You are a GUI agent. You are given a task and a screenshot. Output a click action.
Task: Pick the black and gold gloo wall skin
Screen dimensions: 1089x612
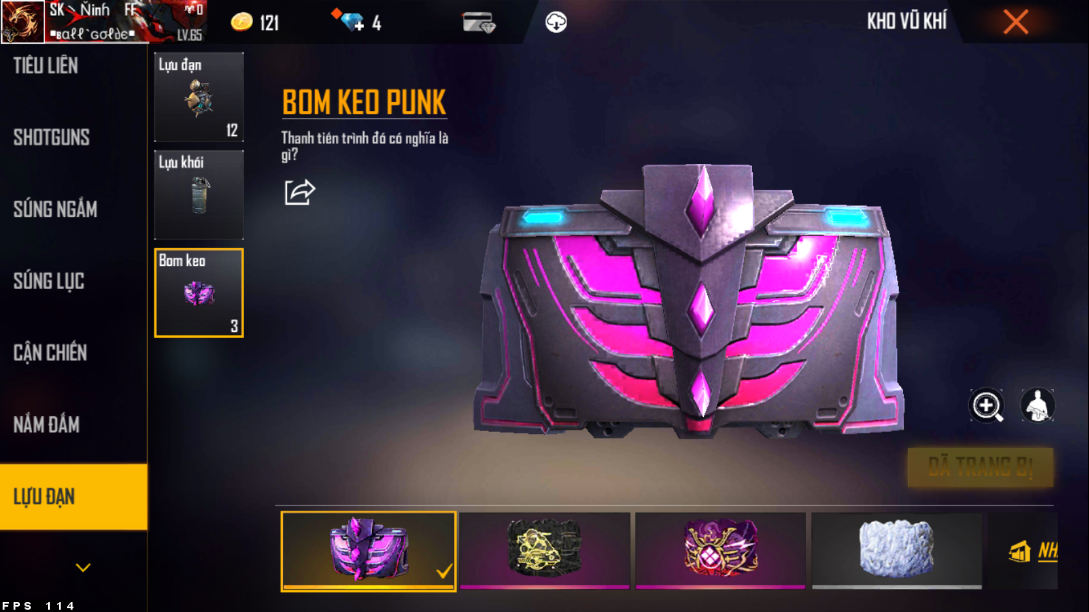point(545,550)
